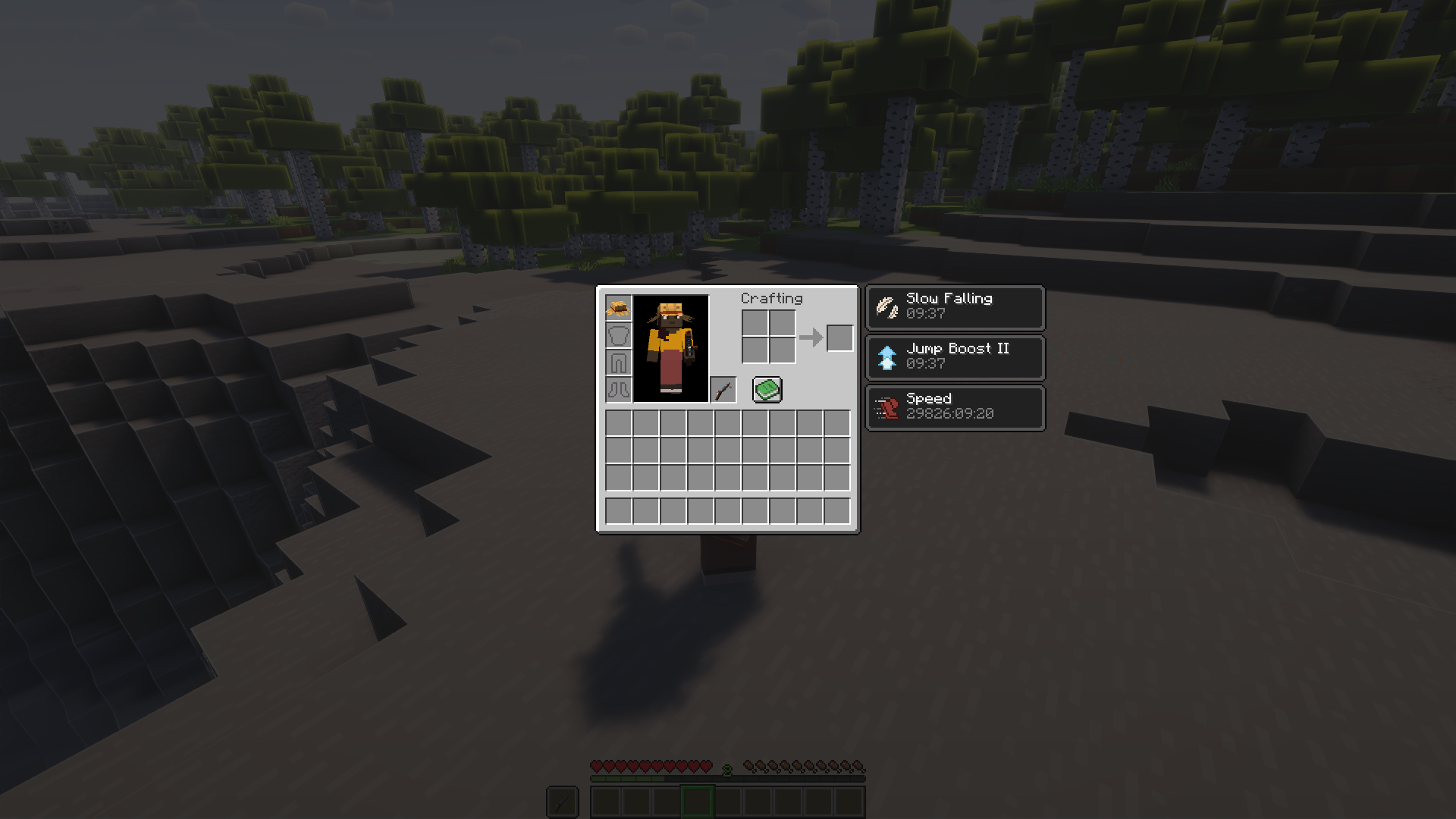The height and width of the screenshot is (819, 1456).
Task: Select the weapon in the first hotbar slot
Action: click(x=561, y=801)
